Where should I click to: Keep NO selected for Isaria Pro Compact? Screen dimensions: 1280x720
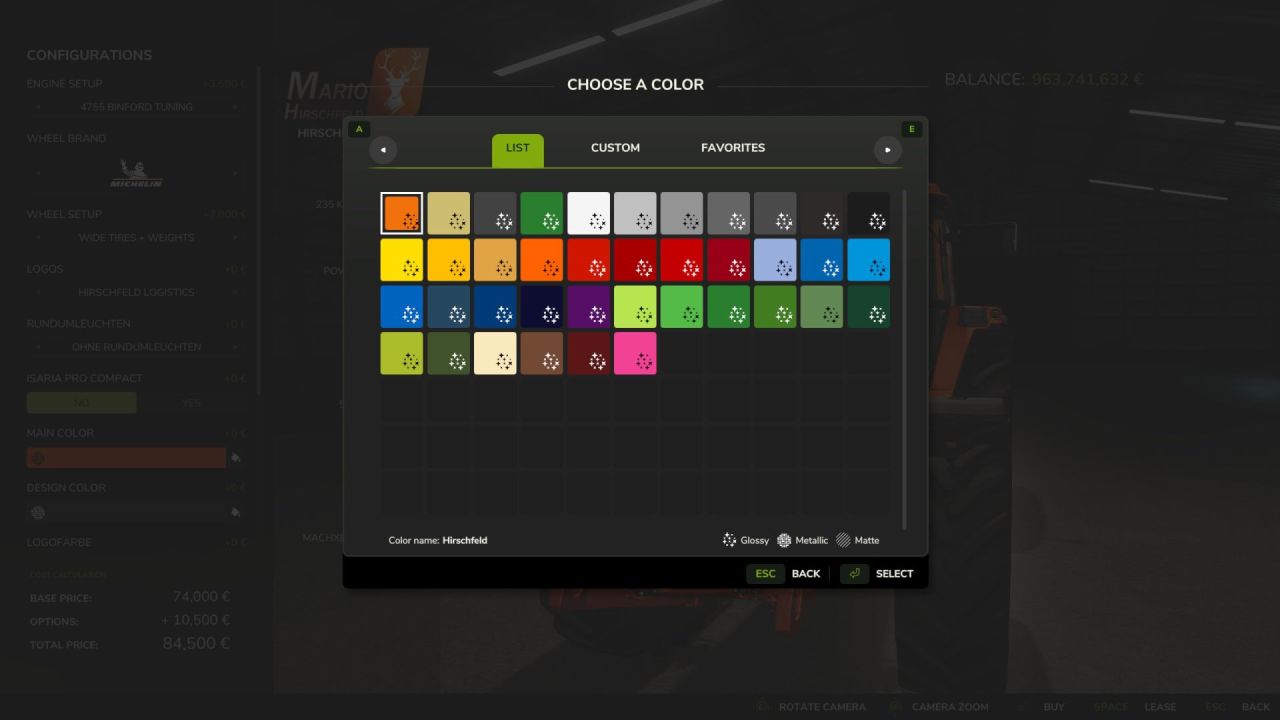[81, 402]
